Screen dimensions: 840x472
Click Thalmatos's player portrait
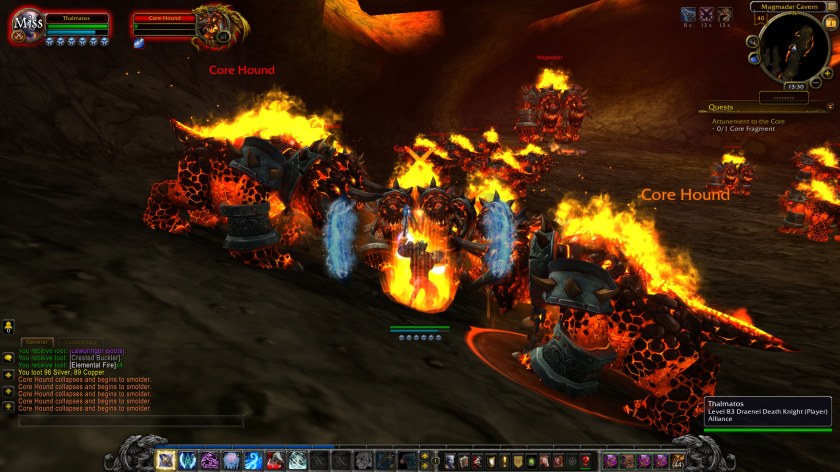27,27
